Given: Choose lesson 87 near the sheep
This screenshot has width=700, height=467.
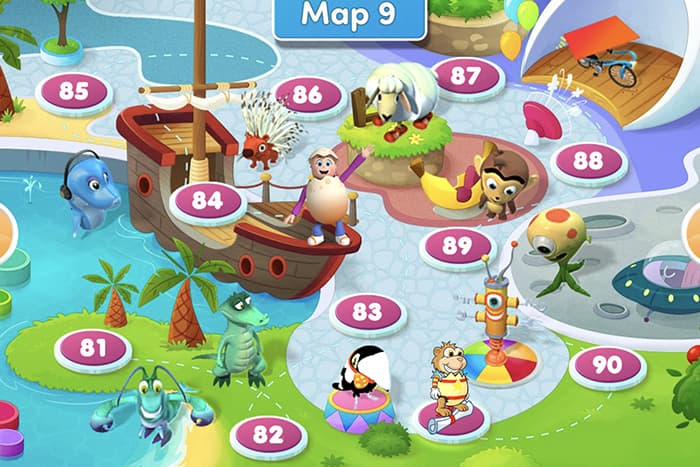Looking at the screenshot, I should pos(465,76).
